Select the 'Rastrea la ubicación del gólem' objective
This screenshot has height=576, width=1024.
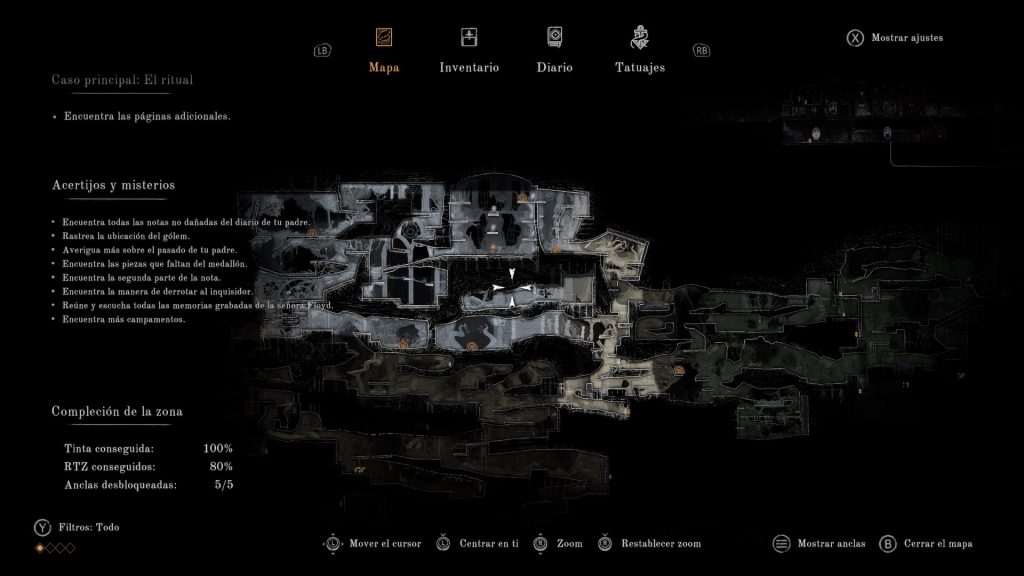126,236
